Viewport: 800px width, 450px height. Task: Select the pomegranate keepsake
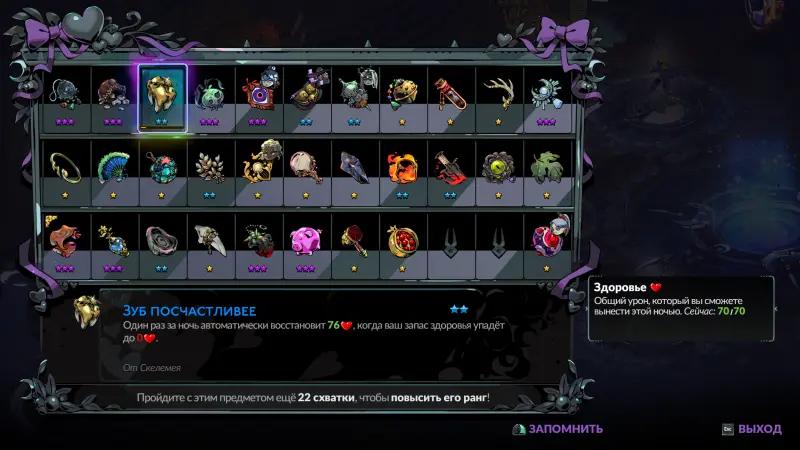(x=402, y=239)
